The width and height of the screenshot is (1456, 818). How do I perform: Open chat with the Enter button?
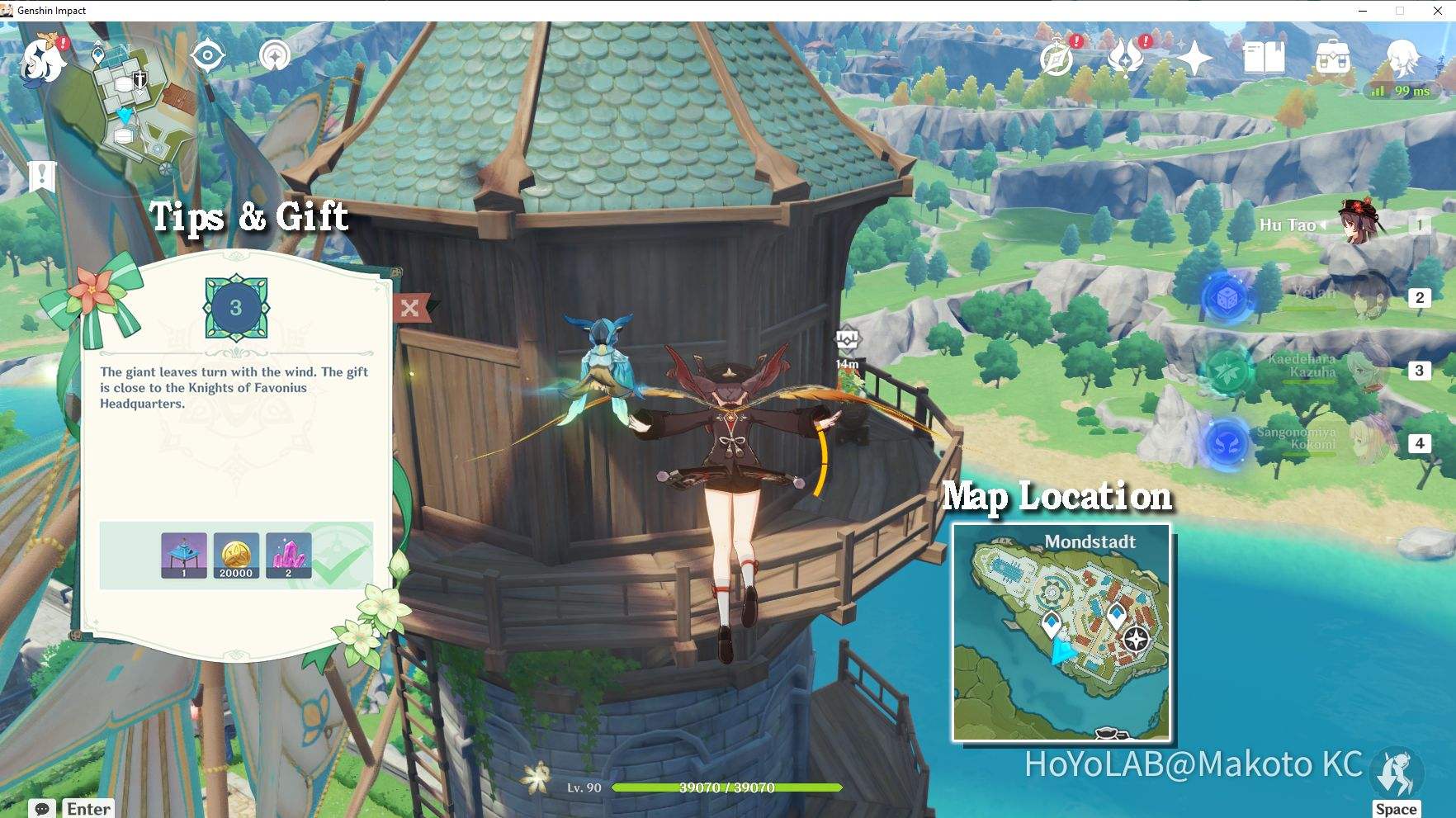(x=88, y=809)
